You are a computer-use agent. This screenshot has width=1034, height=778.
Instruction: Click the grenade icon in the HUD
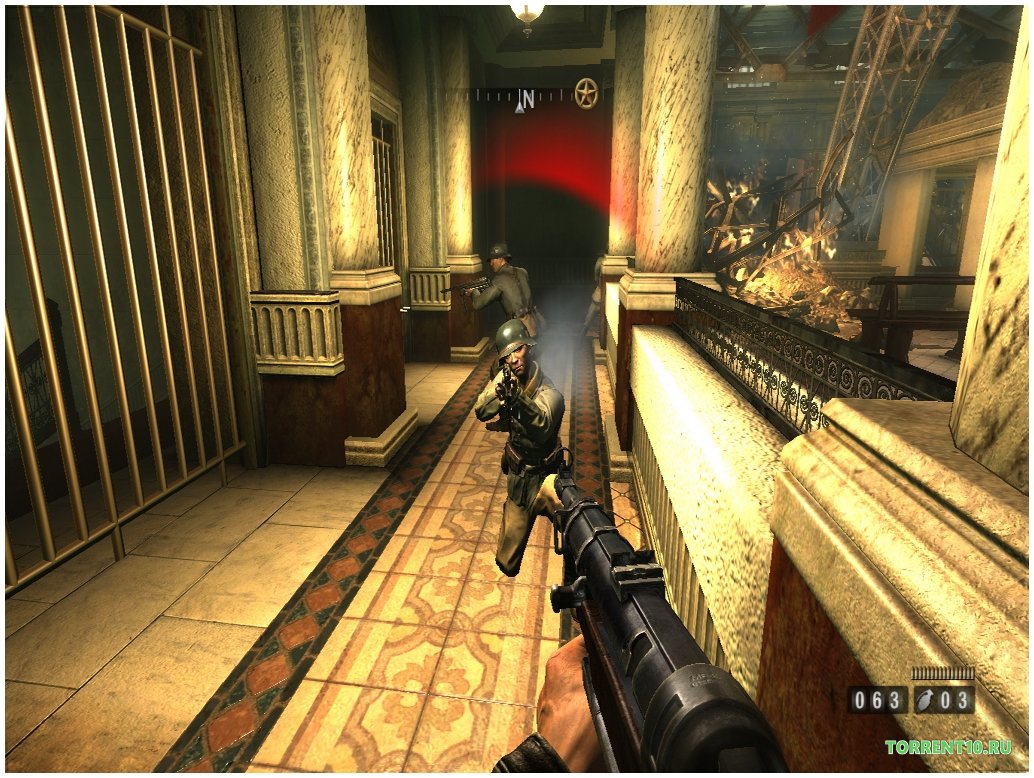[x=926, y=700]
